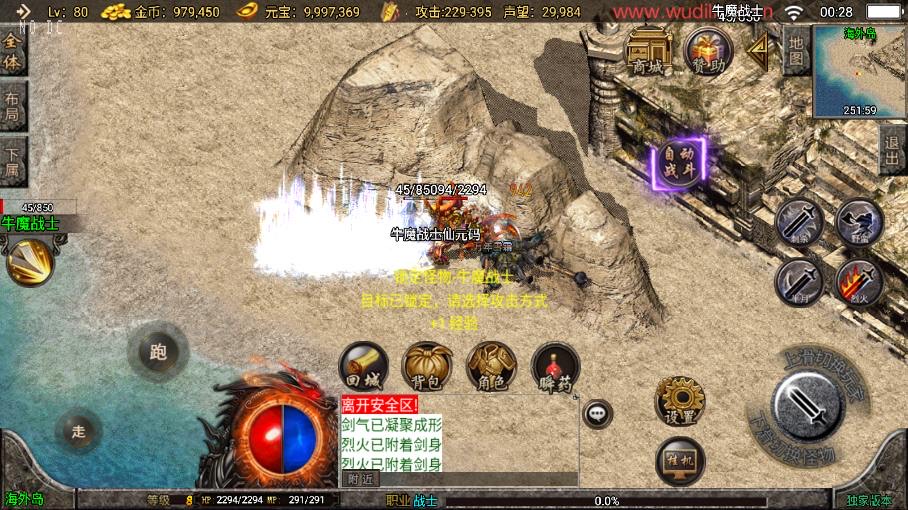Switch movement to 跑 run mode
The height and width of the screenshot is (510, 908).
(x=158, y=351)
